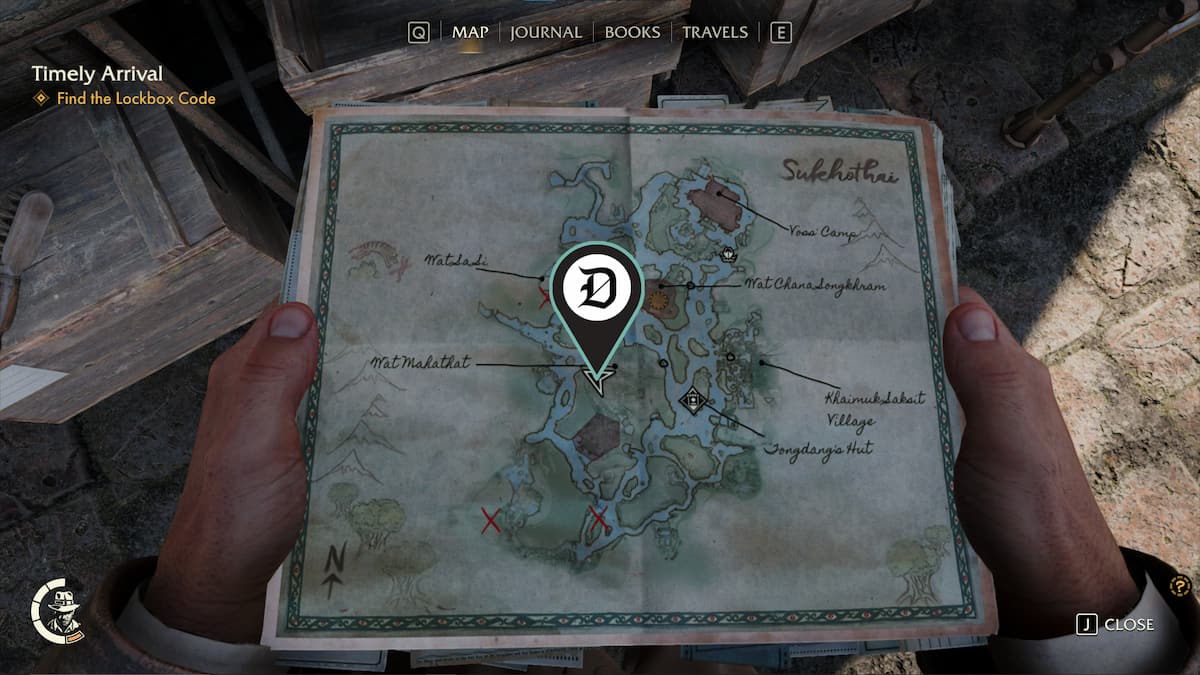Select the Map tab
The image size is (1200, 675).
(470, 32)
